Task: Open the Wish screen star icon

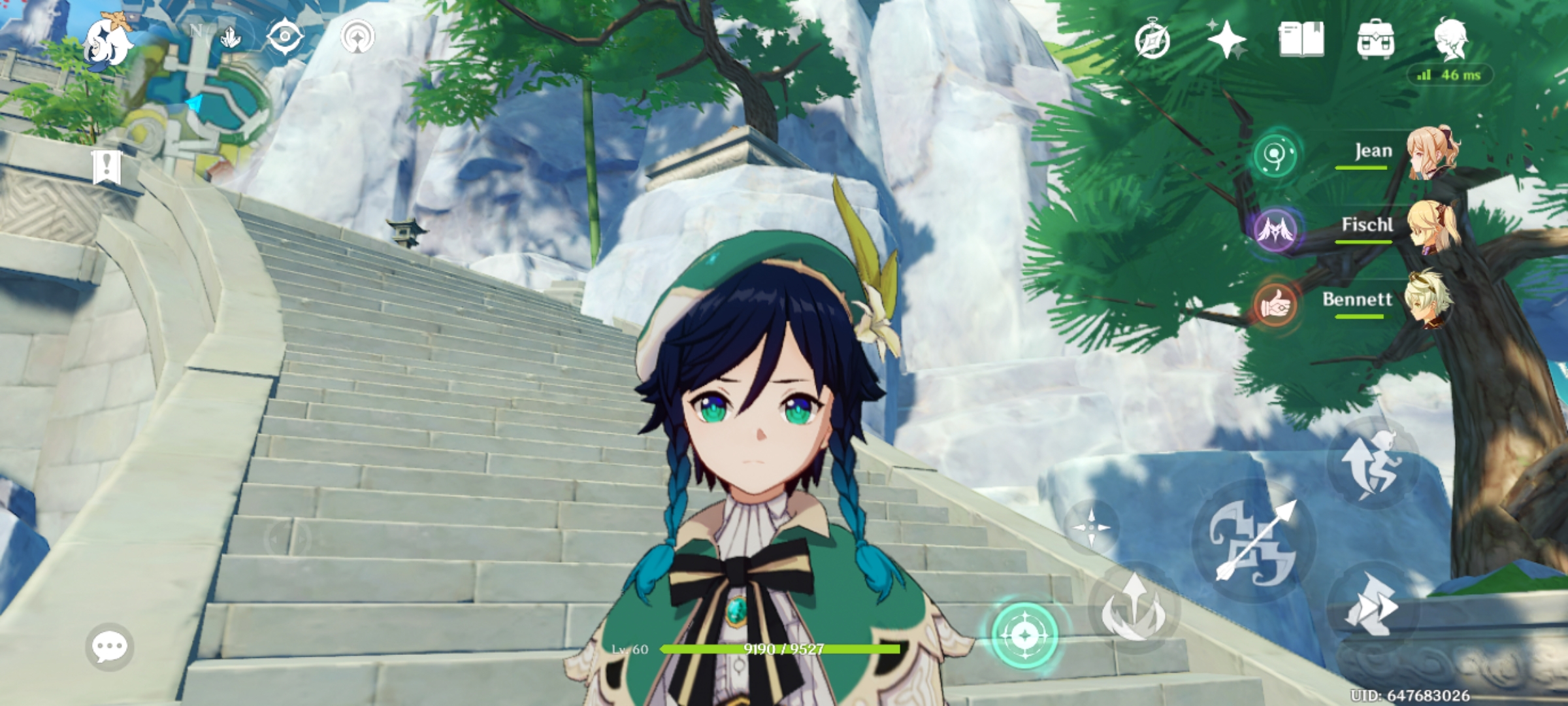Action: pyautogui.click(x=1226, y=41)
